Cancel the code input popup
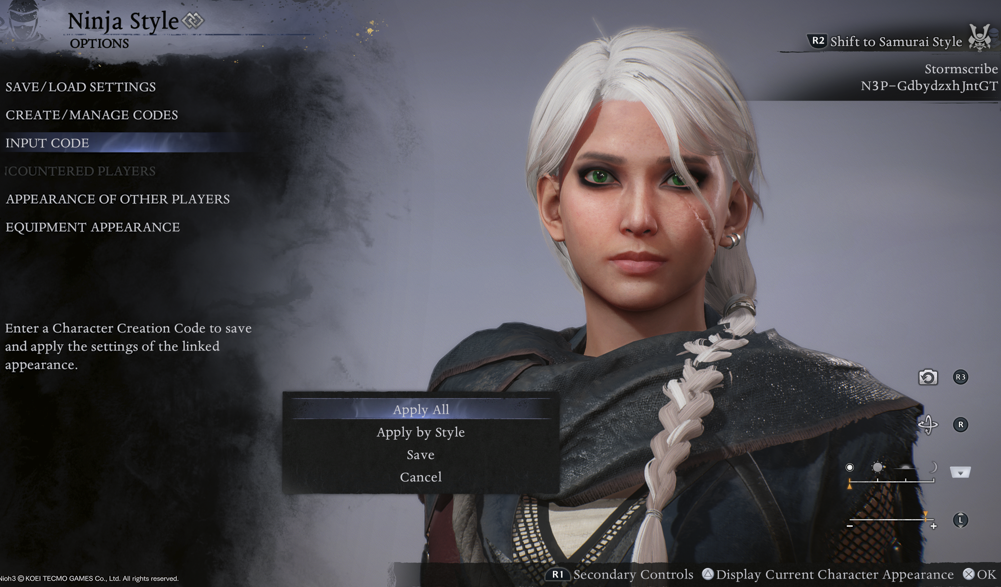The height and width of the screenshot is (587, 1001). 421,477
